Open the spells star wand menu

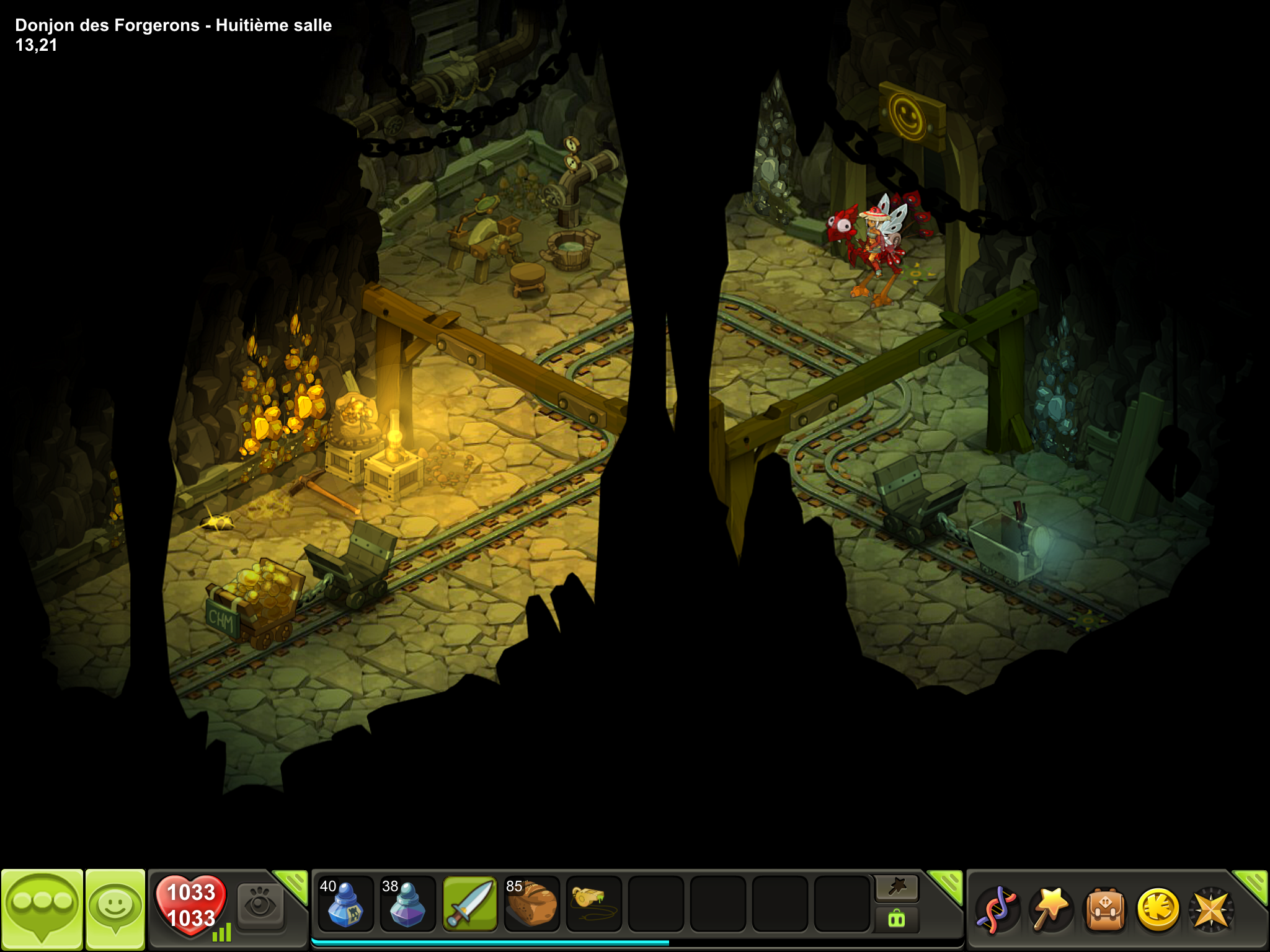[x=1050, y=909]
